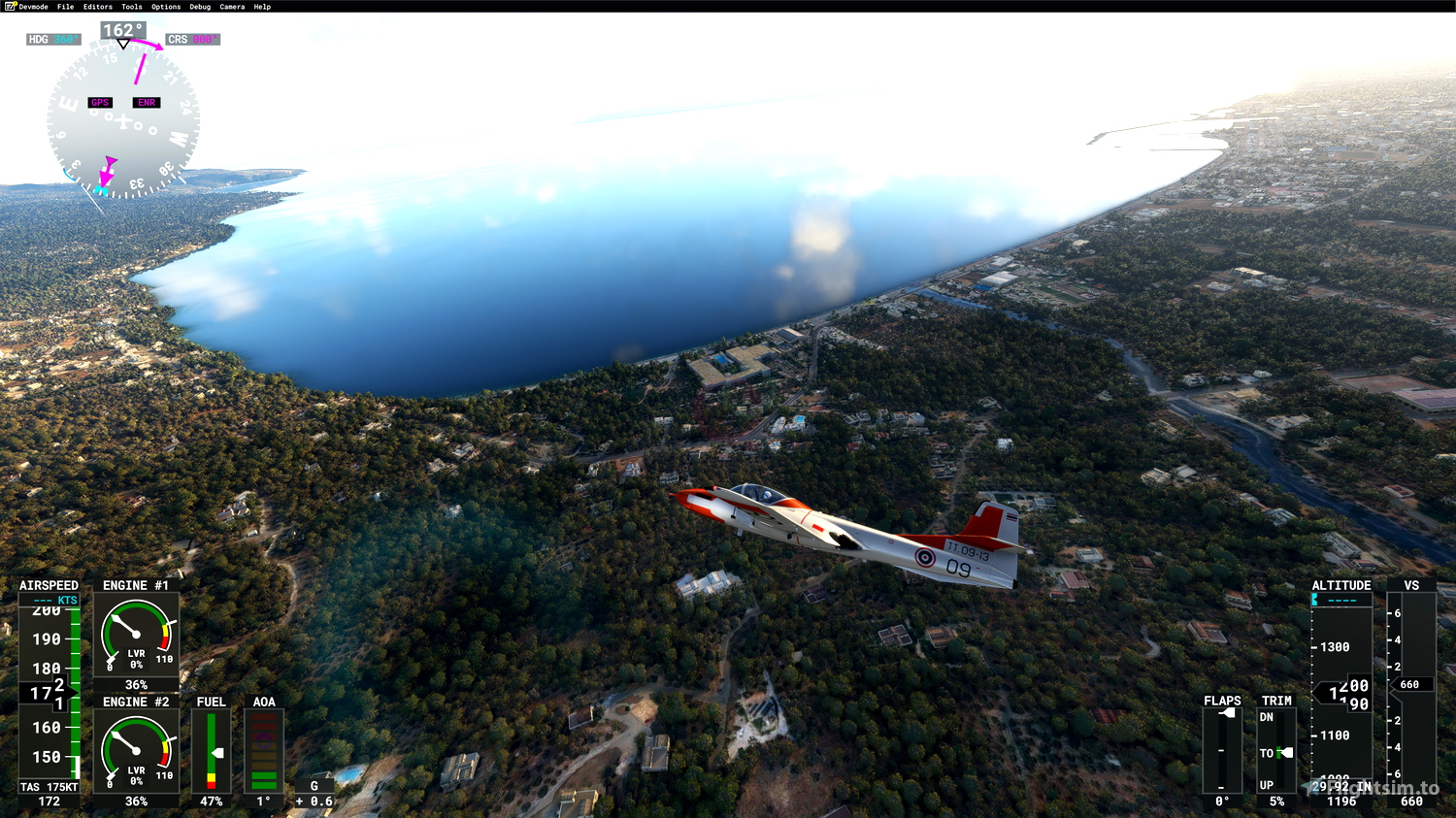The image size is (1456, 818).
Task: Toggle the GPS source annunciator
Action: pyautogui.click(x=100, y=102)
